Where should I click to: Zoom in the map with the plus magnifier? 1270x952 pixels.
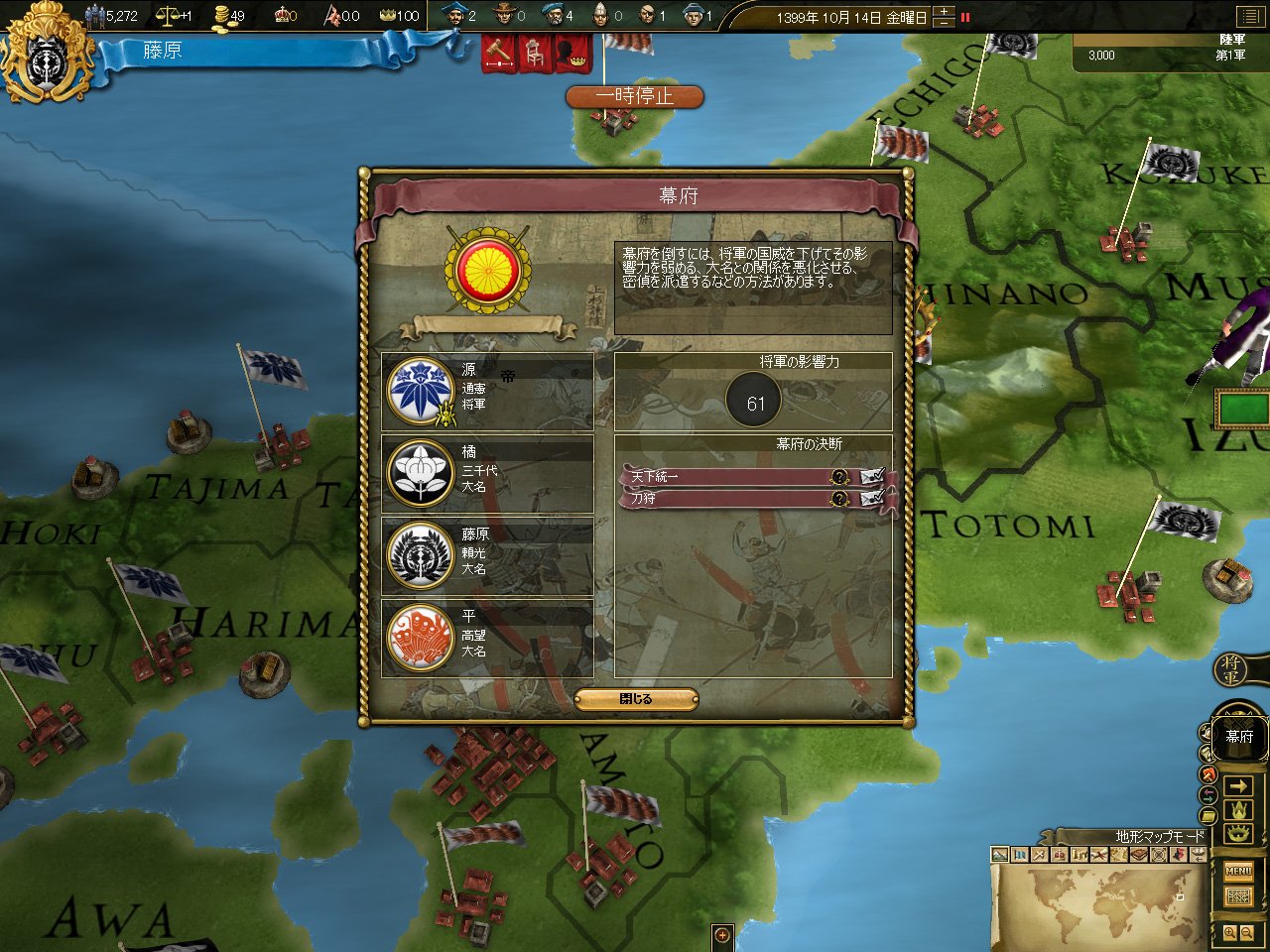[1230, 933]
